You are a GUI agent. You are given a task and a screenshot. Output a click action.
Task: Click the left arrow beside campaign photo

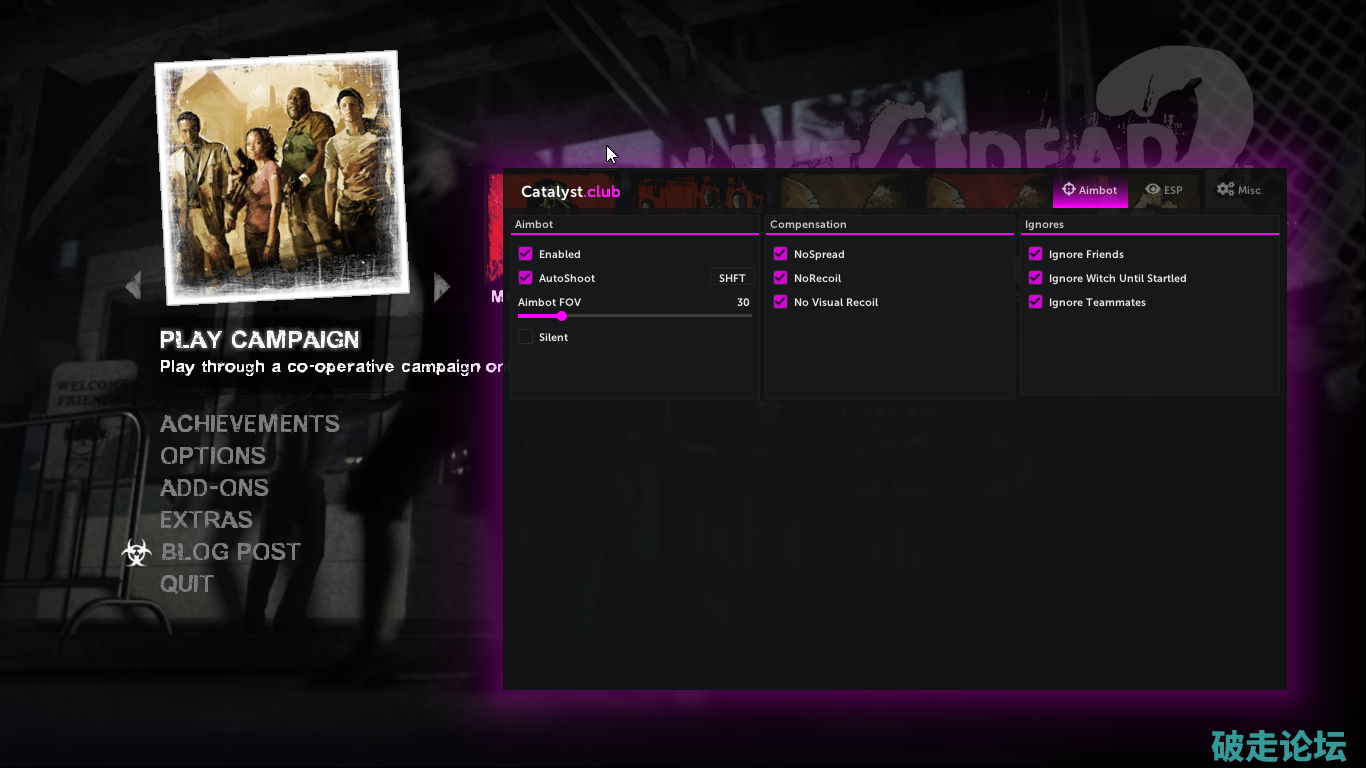pyautogui.click(x=133, y=286)
